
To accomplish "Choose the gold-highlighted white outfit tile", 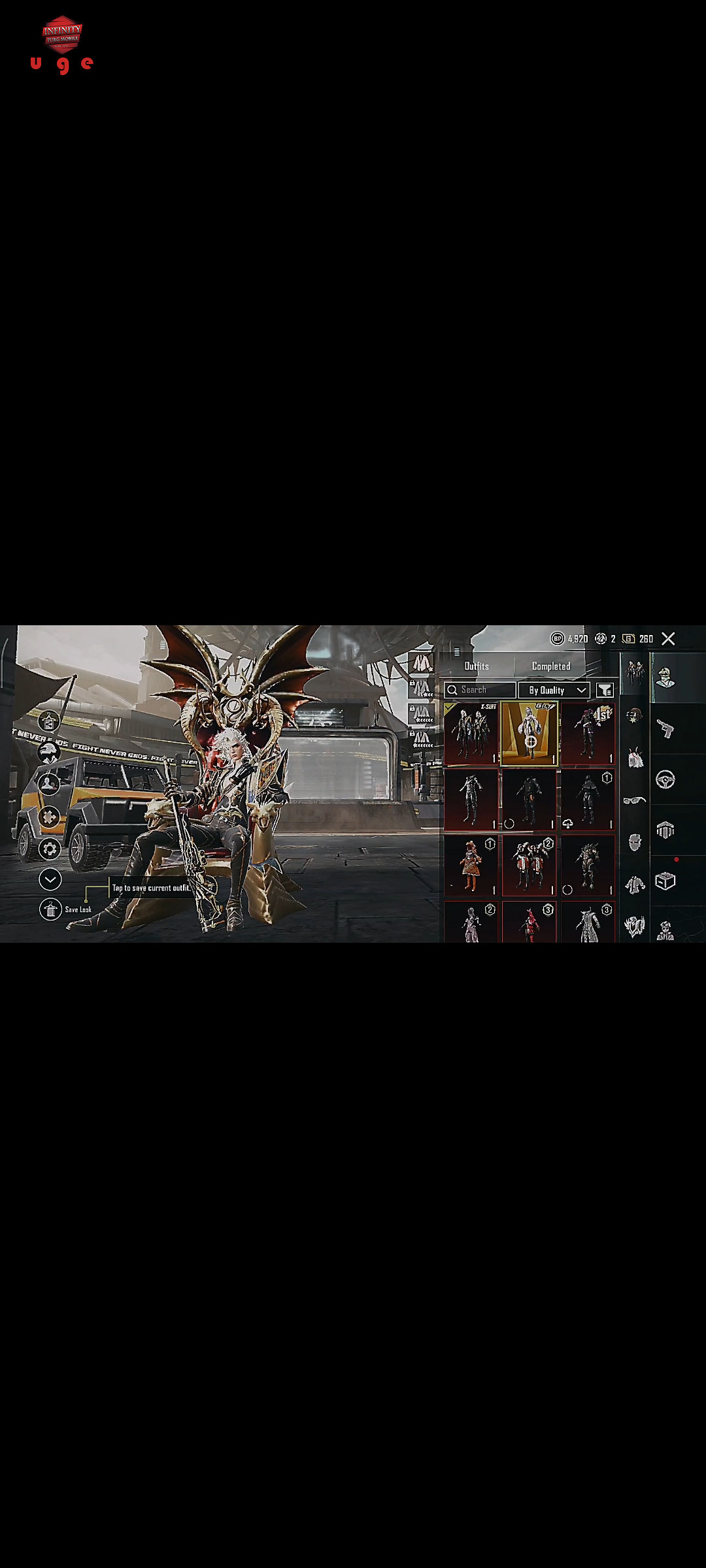I will (529, 733).
